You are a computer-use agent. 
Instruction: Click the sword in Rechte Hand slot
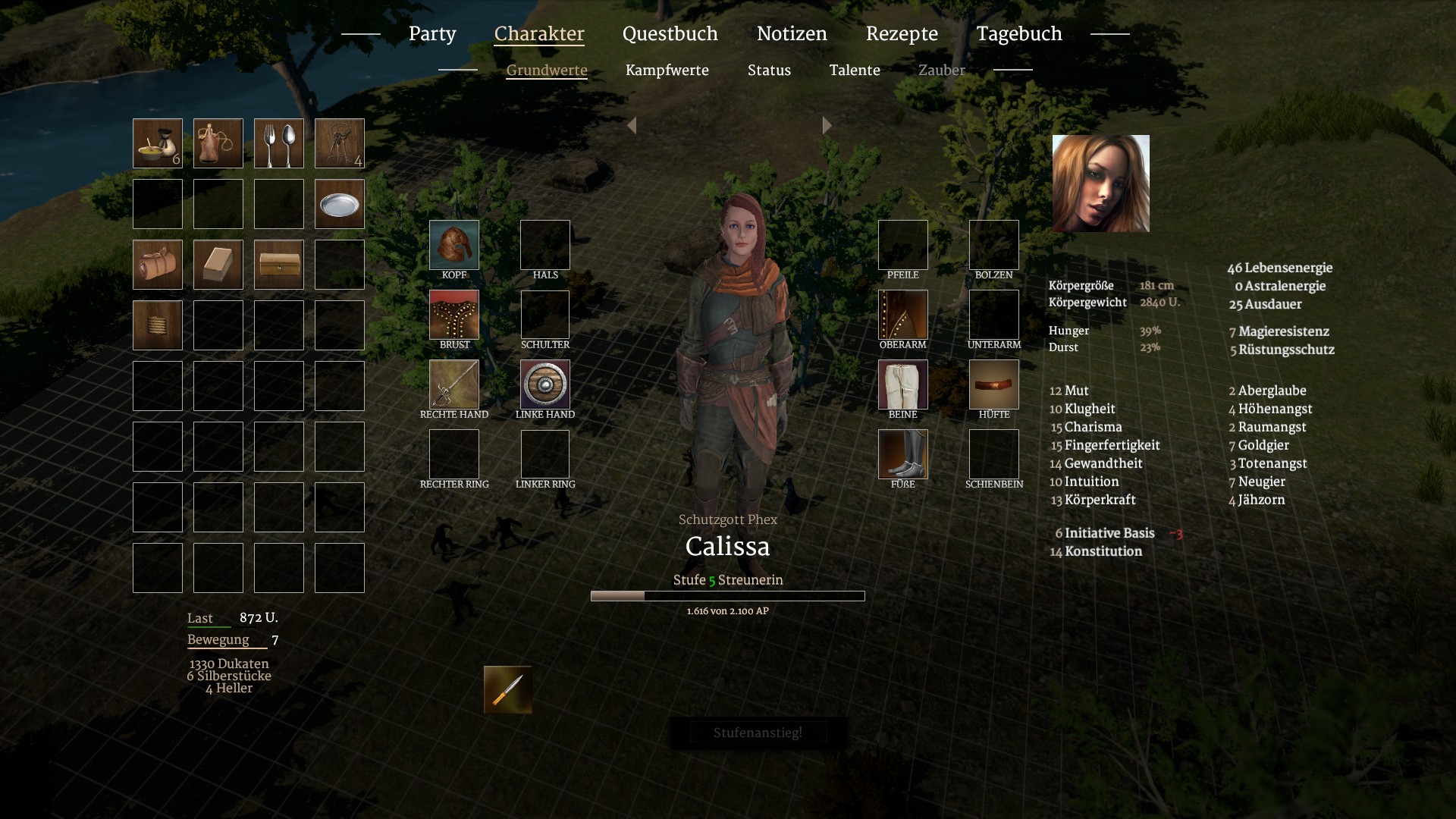point(454,384)
